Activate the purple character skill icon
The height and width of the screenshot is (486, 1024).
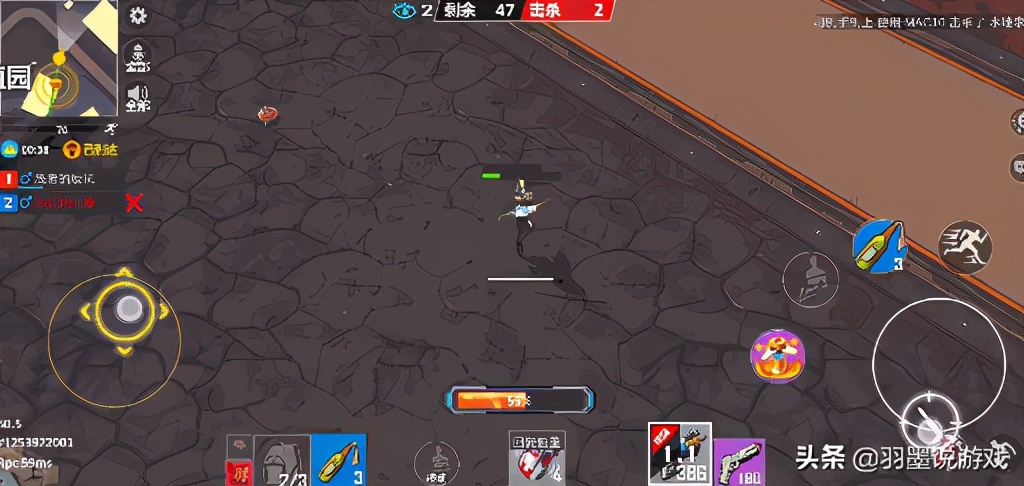click(x=778, y=356)
